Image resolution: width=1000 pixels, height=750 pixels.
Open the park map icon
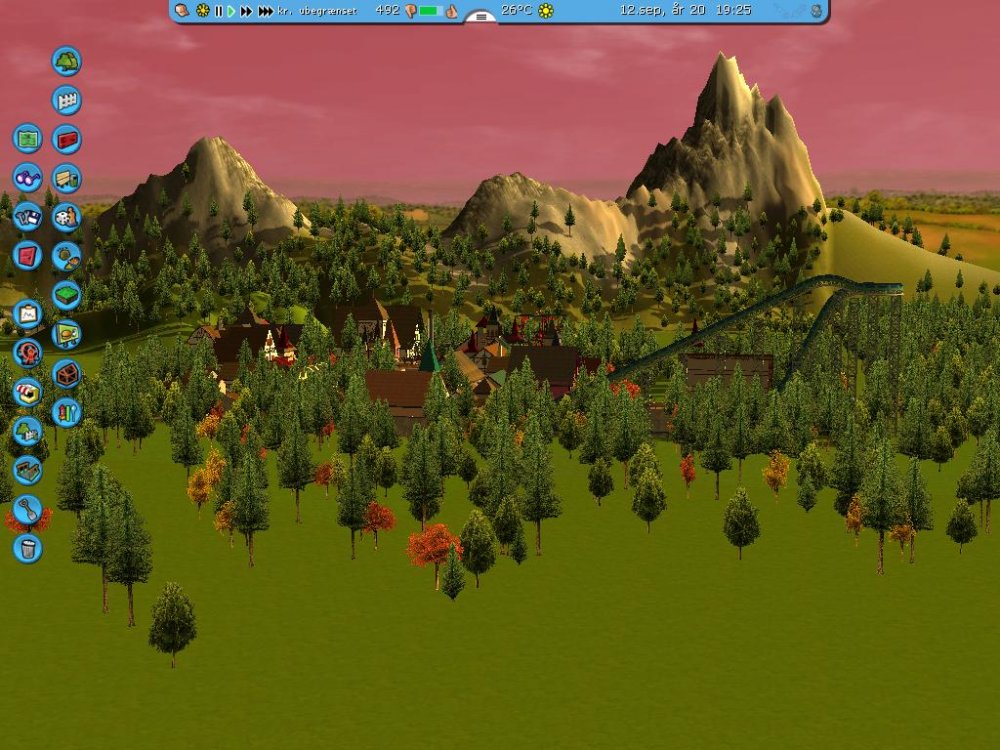pos(27,138)
